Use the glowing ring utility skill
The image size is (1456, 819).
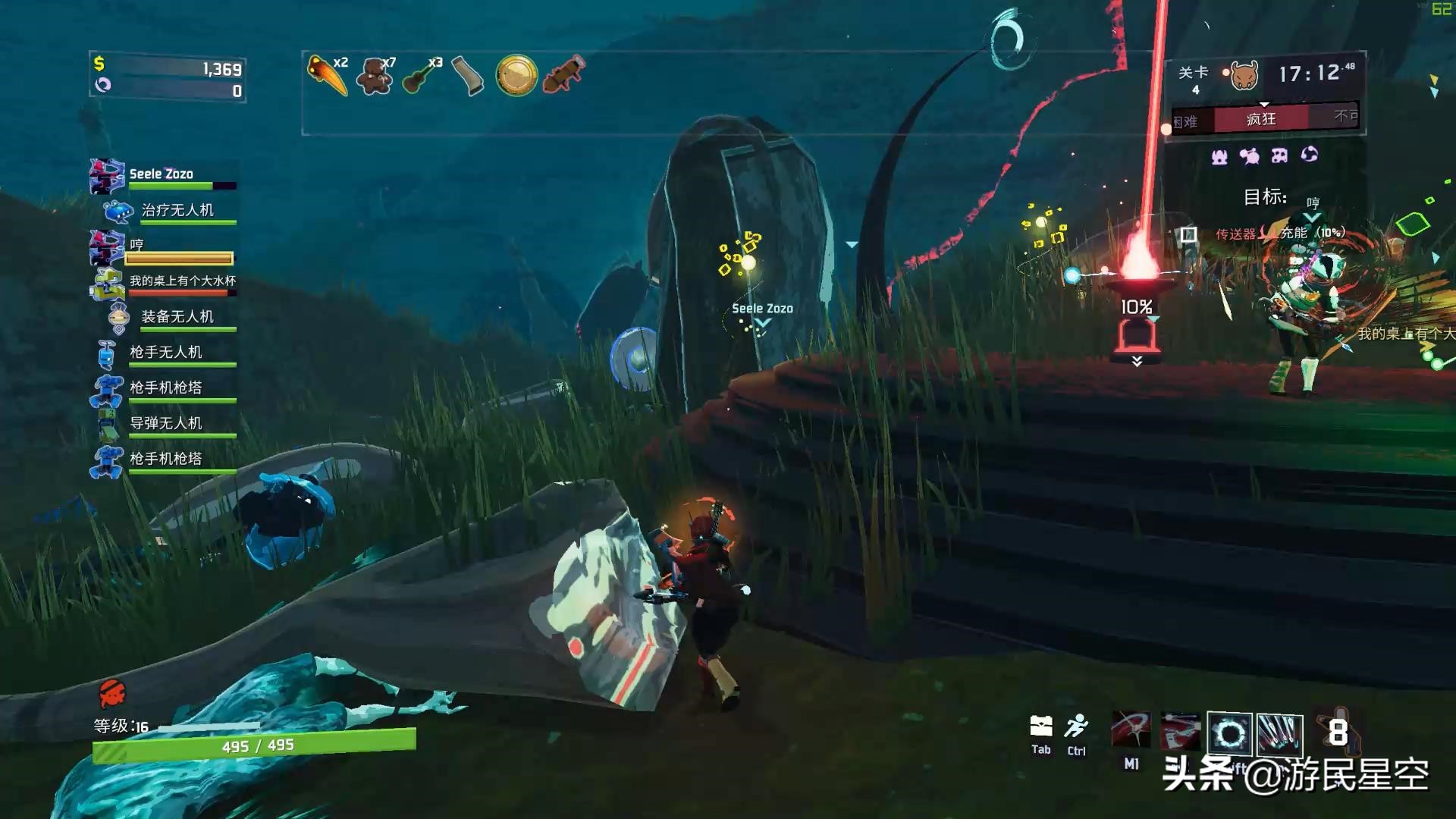coord(1229,733)
